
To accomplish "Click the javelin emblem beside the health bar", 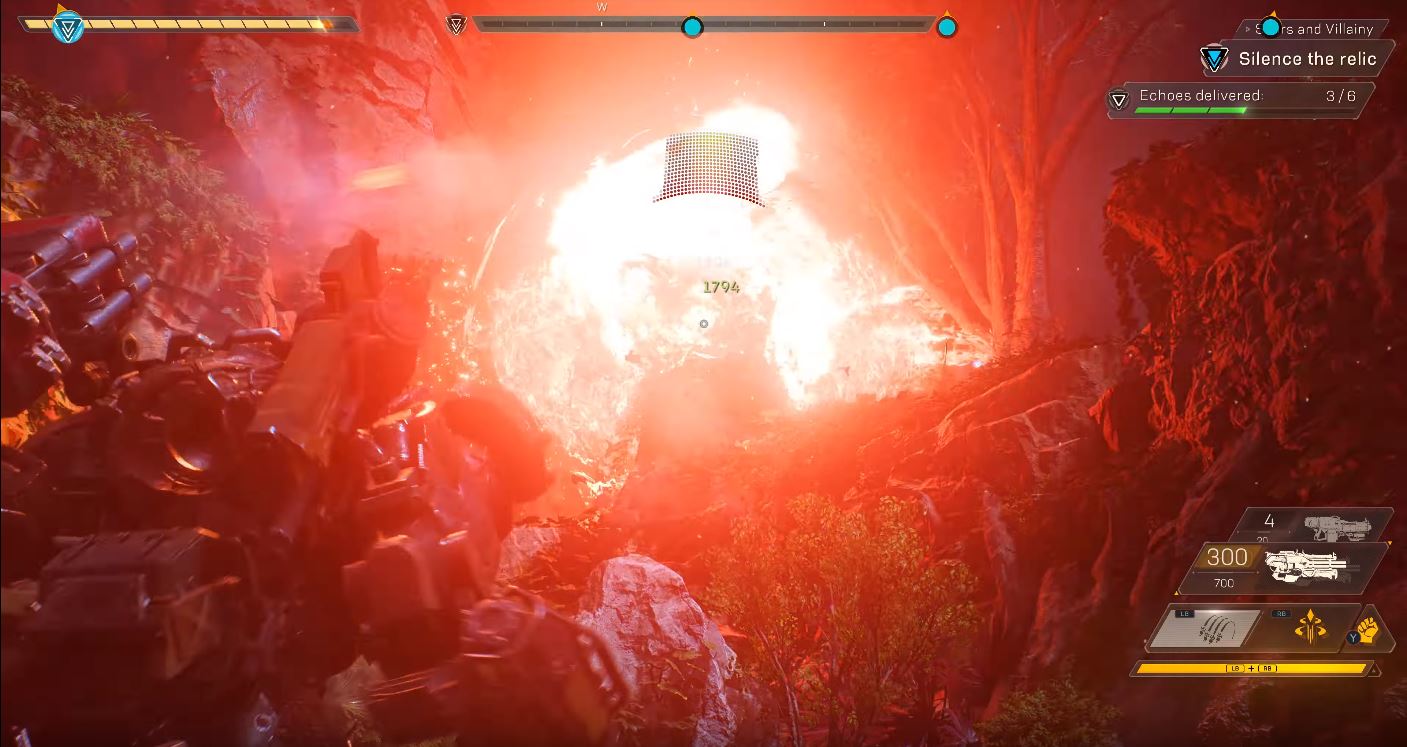I will (x=67, y=27).
